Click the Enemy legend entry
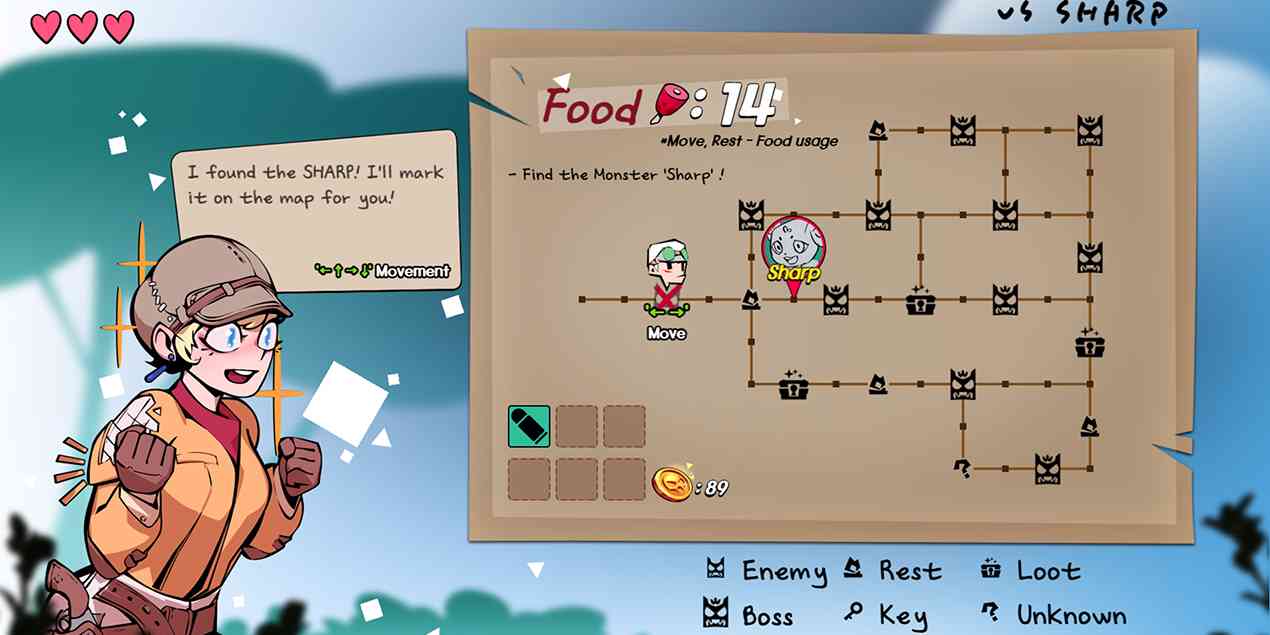The height and width of the screenshot is (635, 1270). pyautogui.click(x=766, y=571)
